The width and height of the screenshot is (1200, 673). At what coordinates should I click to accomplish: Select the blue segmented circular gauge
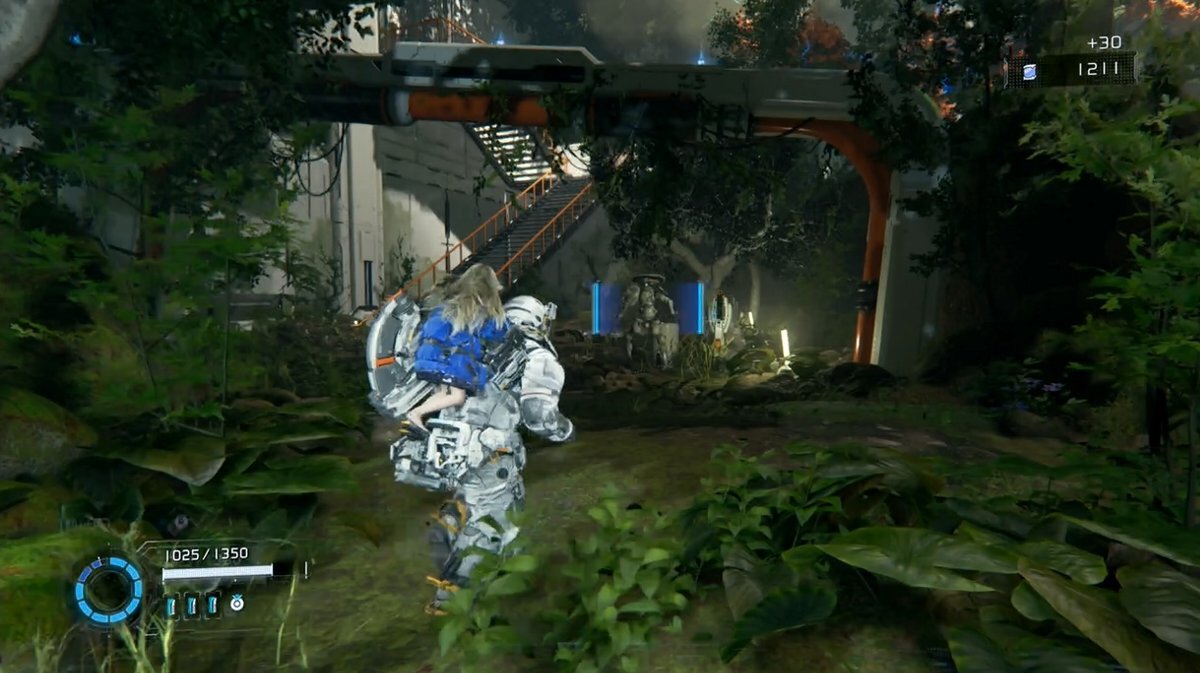point(108,590)
